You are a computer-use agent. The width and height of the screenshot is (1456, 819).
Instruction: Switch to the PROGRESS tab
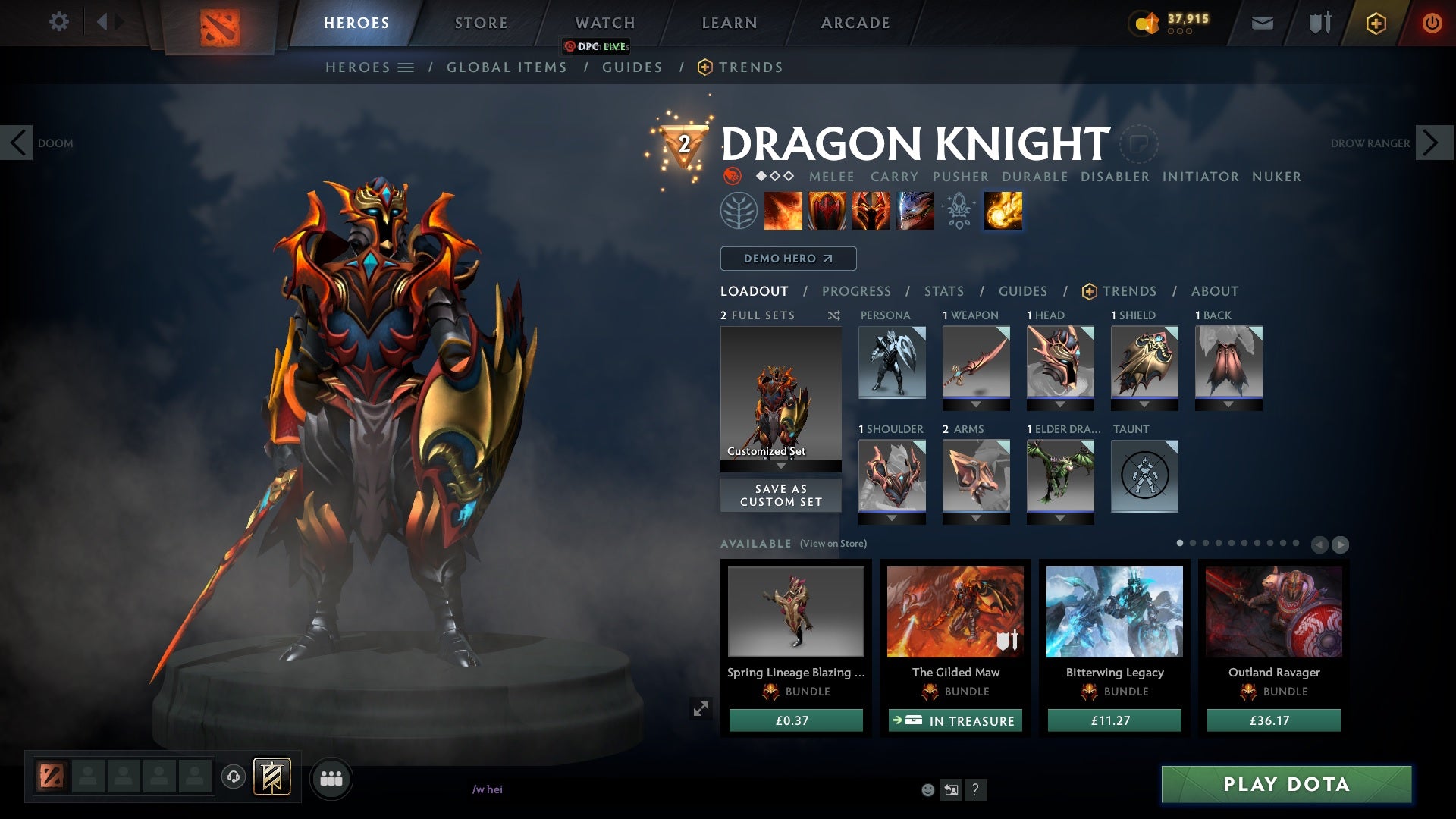857,291
